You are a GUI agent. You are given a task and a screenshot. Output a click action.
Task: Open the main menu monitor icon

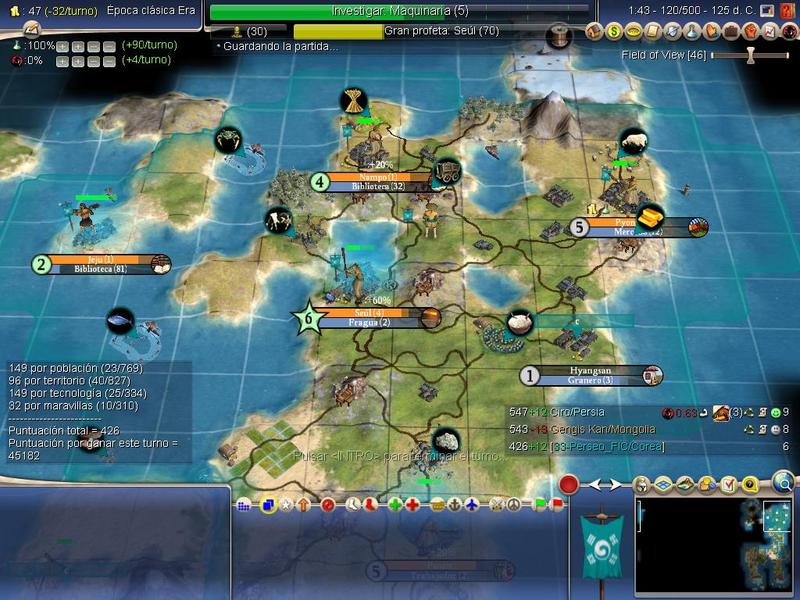click(766, 10)
